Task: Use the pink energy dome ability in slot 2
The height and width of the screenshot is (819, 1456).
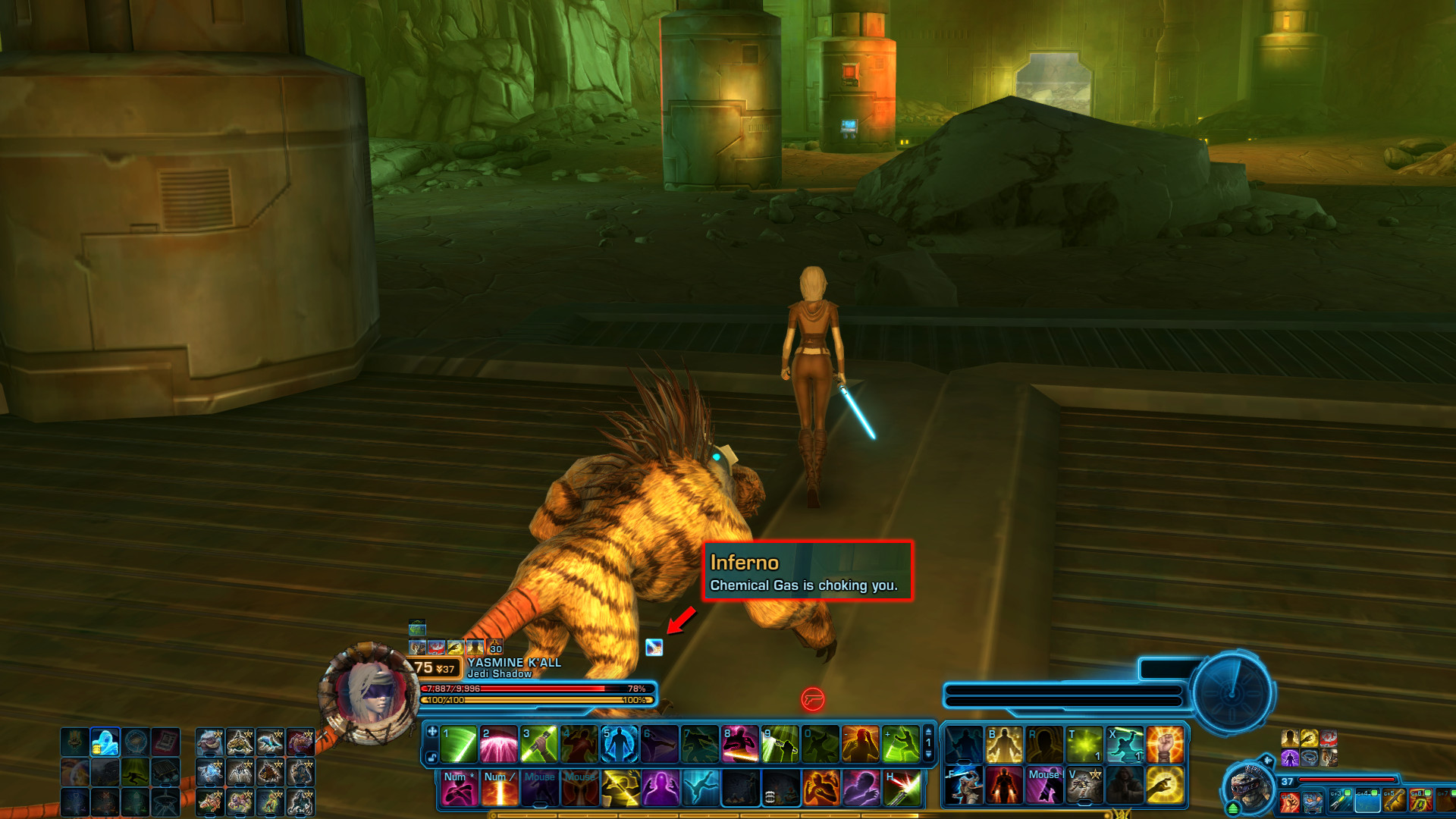Action: point(498,744)
